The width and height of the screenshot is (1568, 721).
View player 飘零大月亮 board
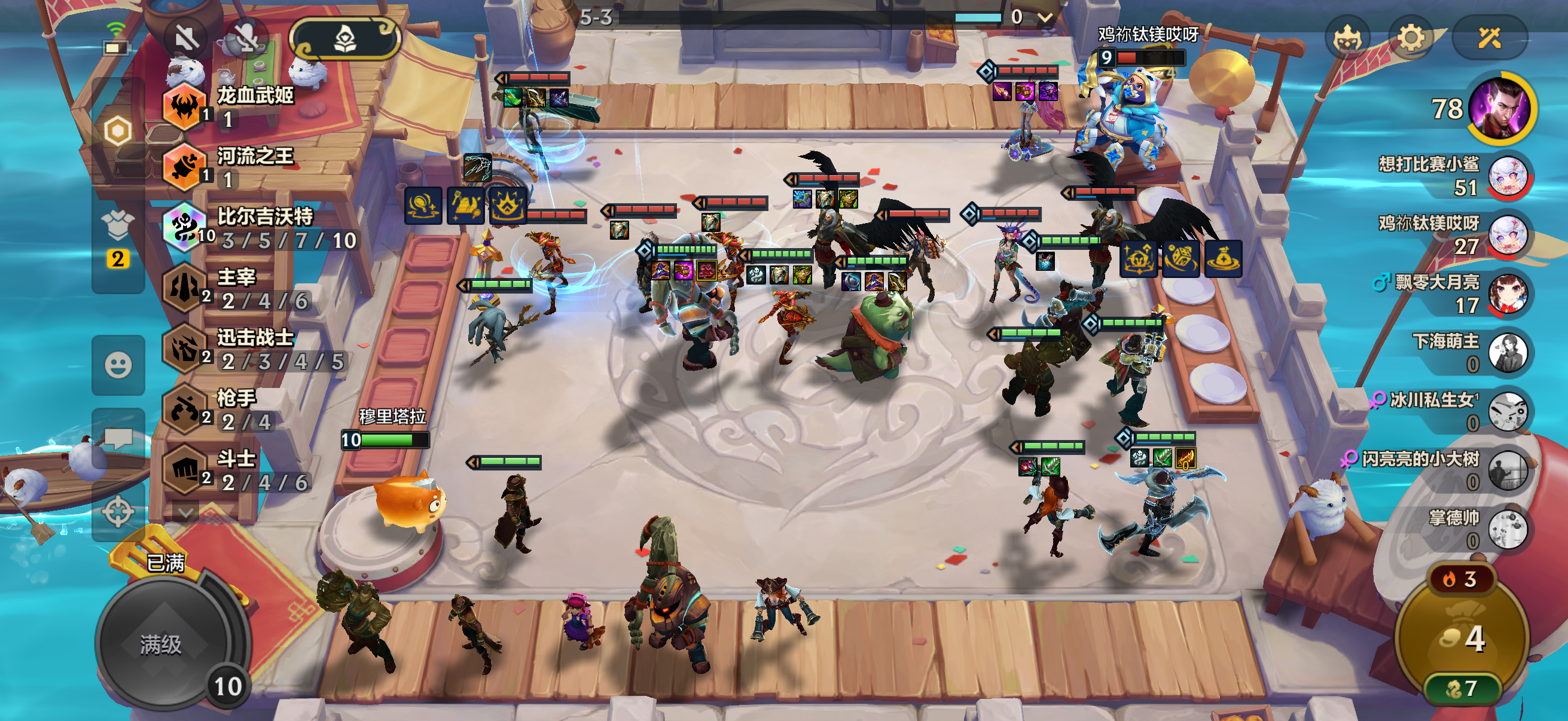pos(1507,294)
